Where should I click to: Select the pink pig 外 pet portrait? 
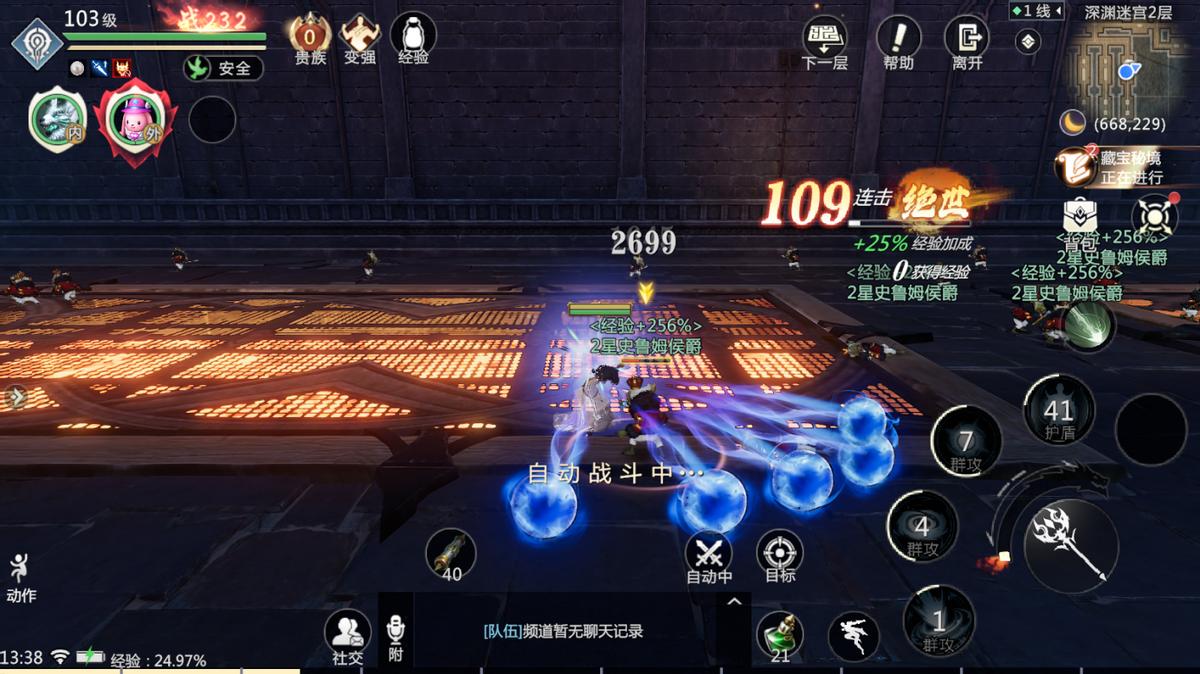point(135,120)
